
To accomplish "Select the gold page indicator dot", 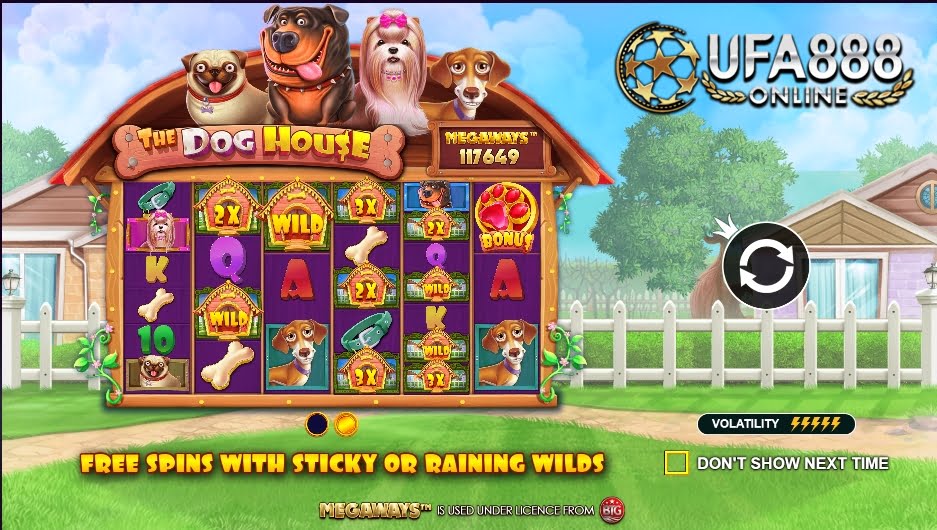I will point(346,424).
